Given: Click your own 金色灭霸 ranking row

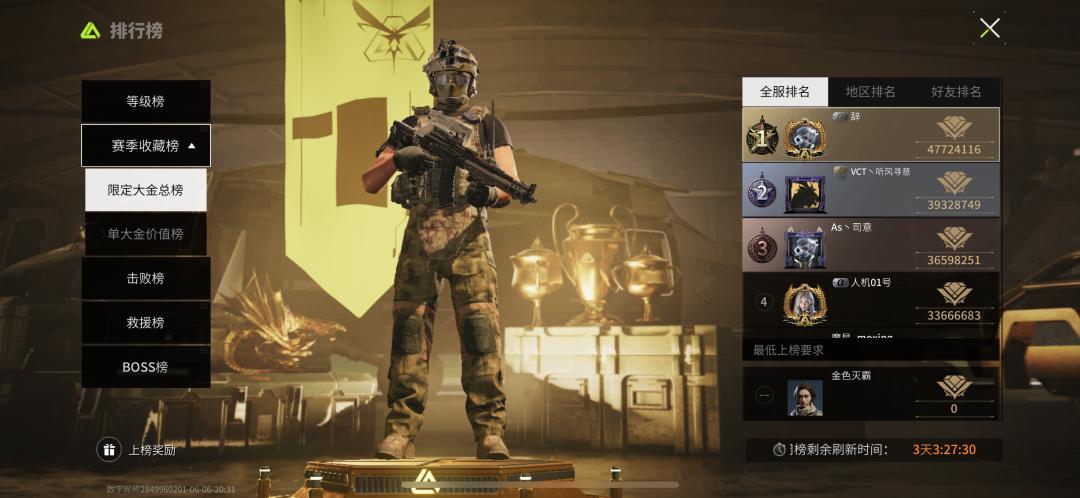Looking at the screenshot, I should [870, 393].
